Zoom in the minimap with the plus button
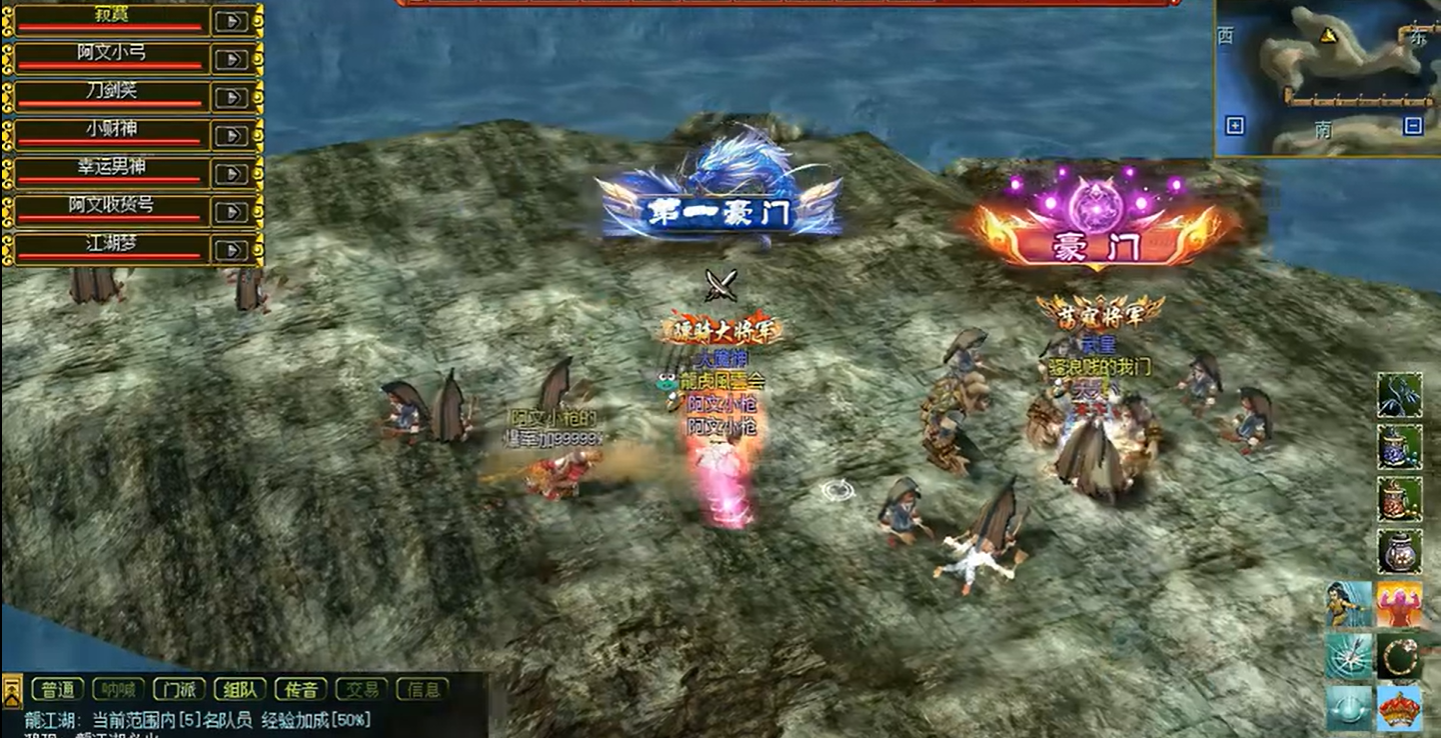 pyautogui.click(x=1233, y=125)
